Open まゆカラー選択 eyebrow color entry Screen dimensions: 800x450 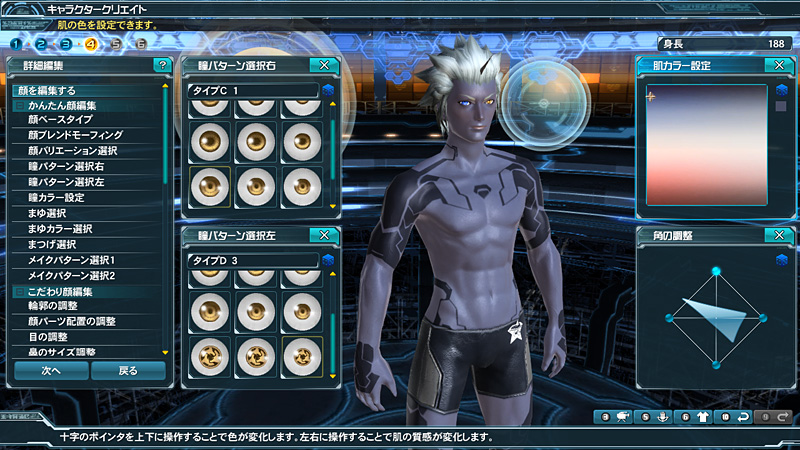61,228
